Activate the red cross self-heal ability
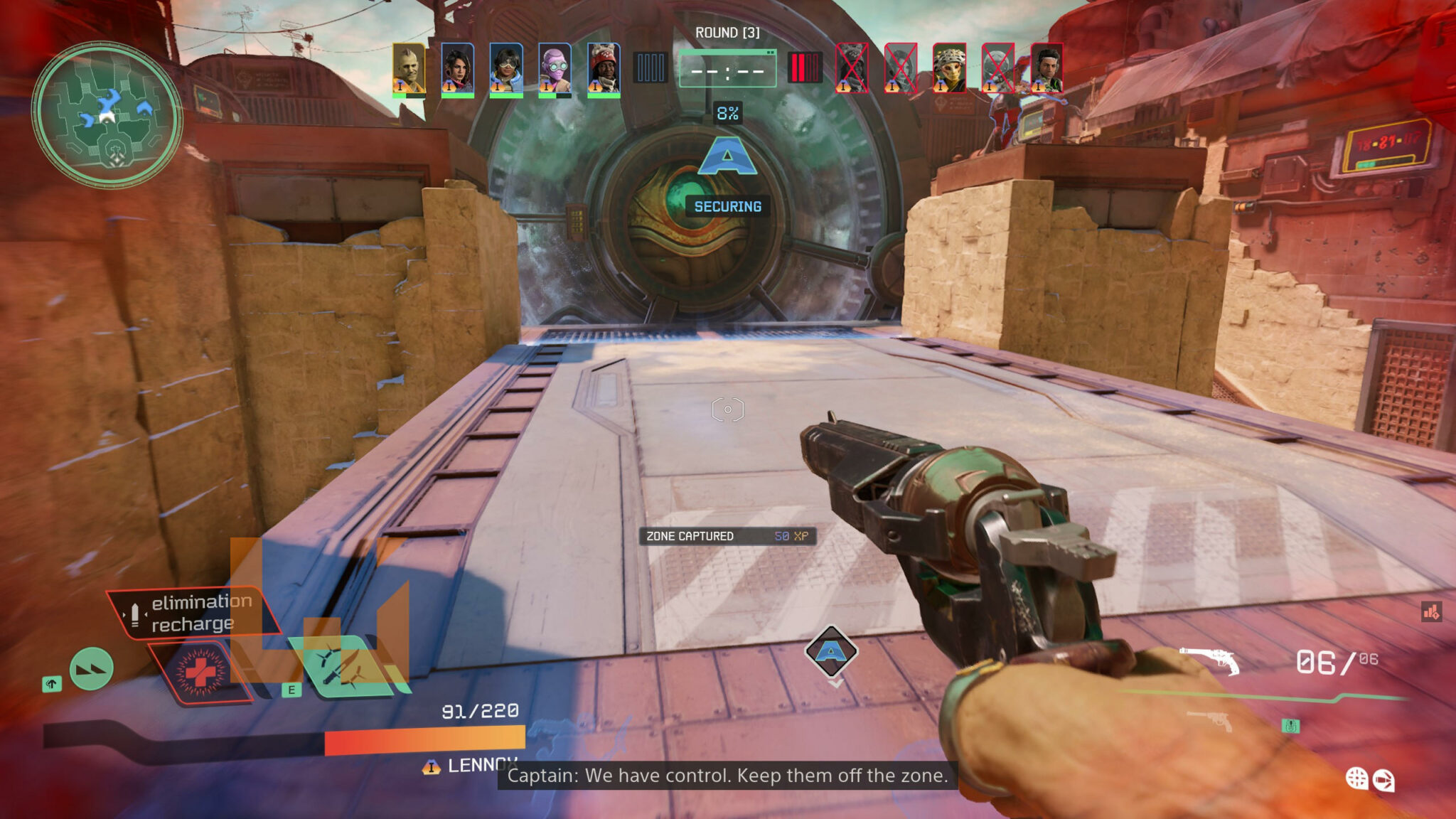 [x=200, y=671]
